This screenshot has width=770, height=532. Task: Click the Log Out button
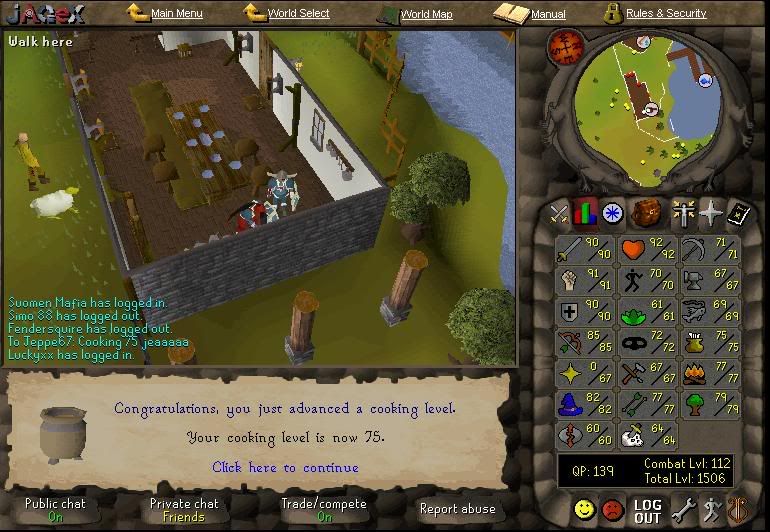click(647, 512)
